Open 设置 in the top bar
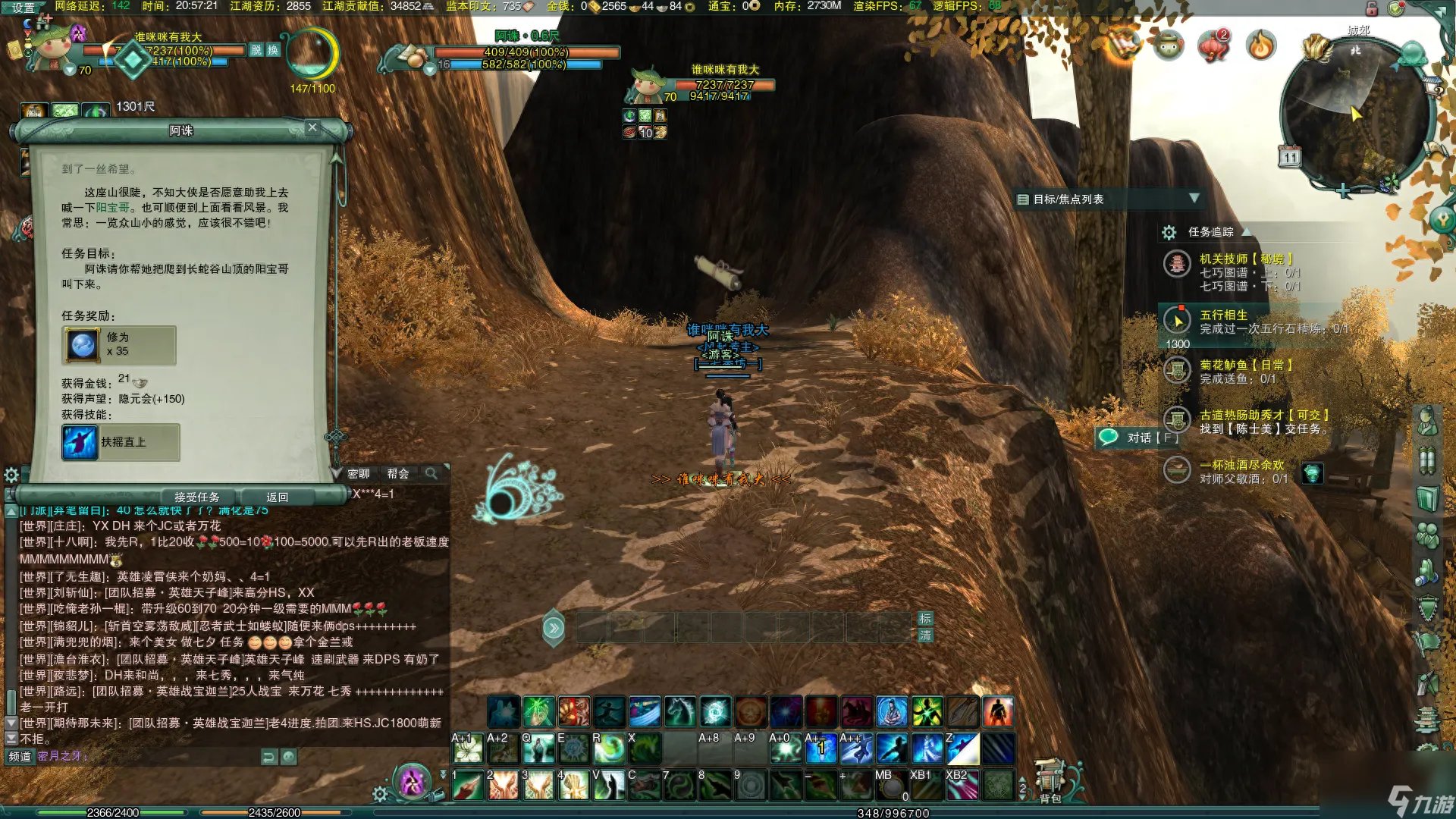 pos(23,8)
